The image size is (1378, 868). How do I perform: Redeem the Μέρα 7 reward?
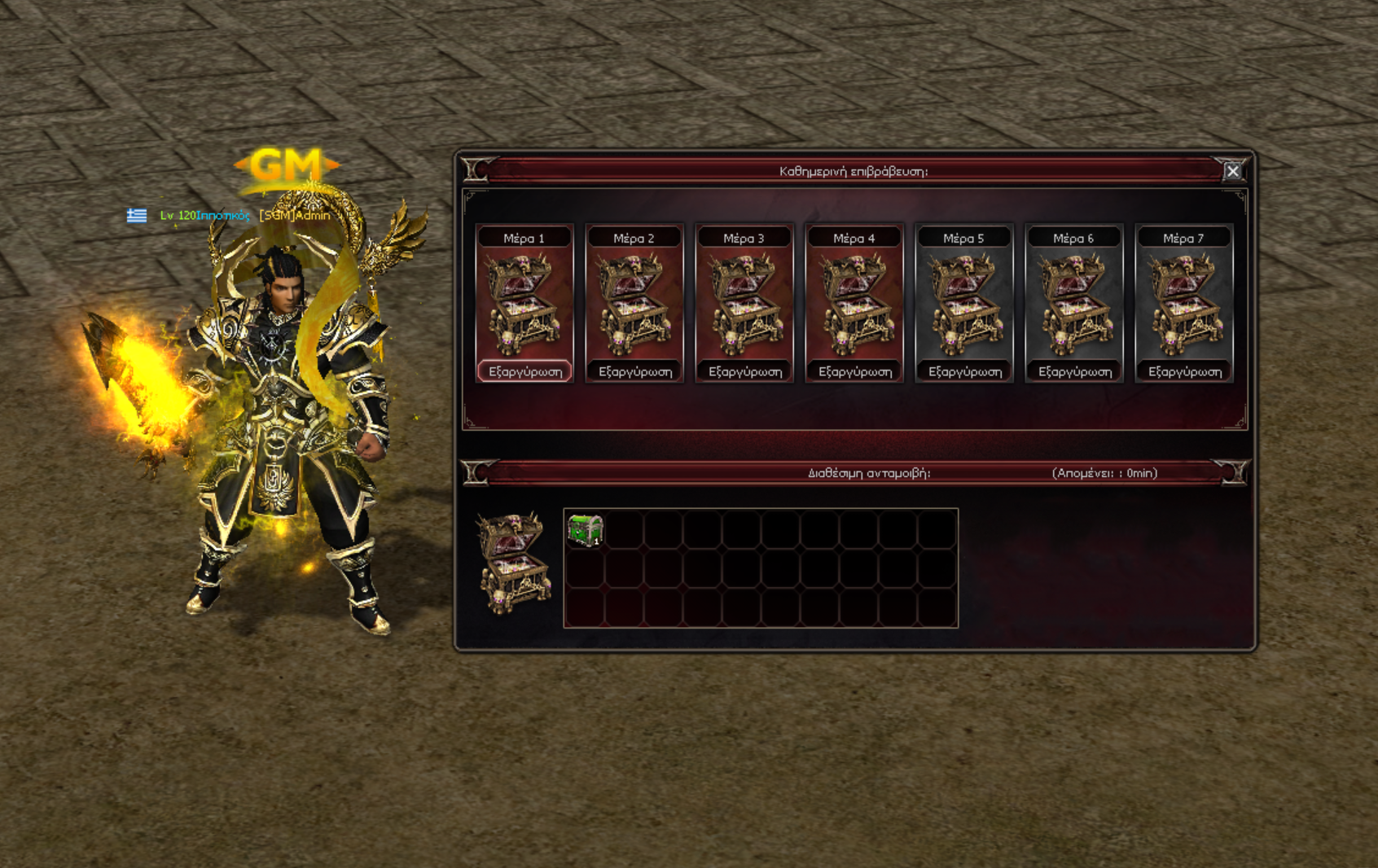tap(1185, 371)
